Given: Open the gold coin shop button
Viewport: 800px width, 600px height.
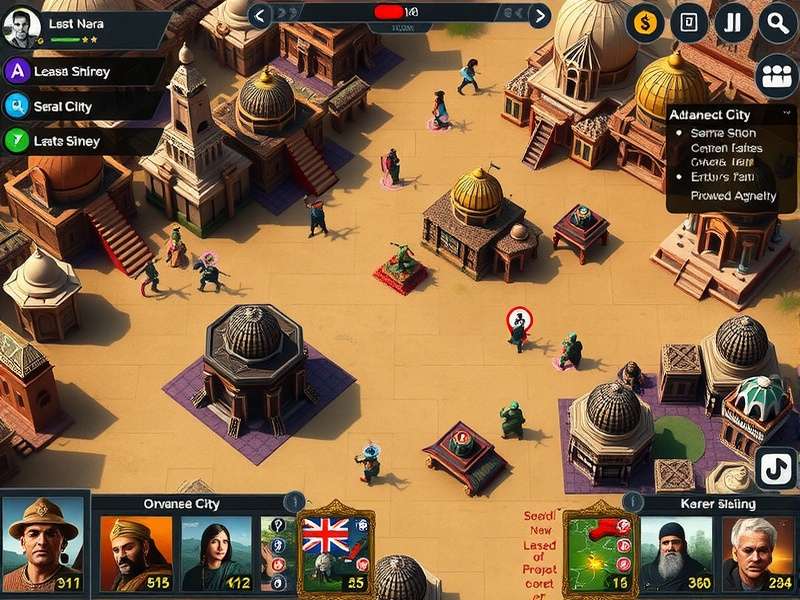Looking at the screenshot, I should click(x=645, y=23).
